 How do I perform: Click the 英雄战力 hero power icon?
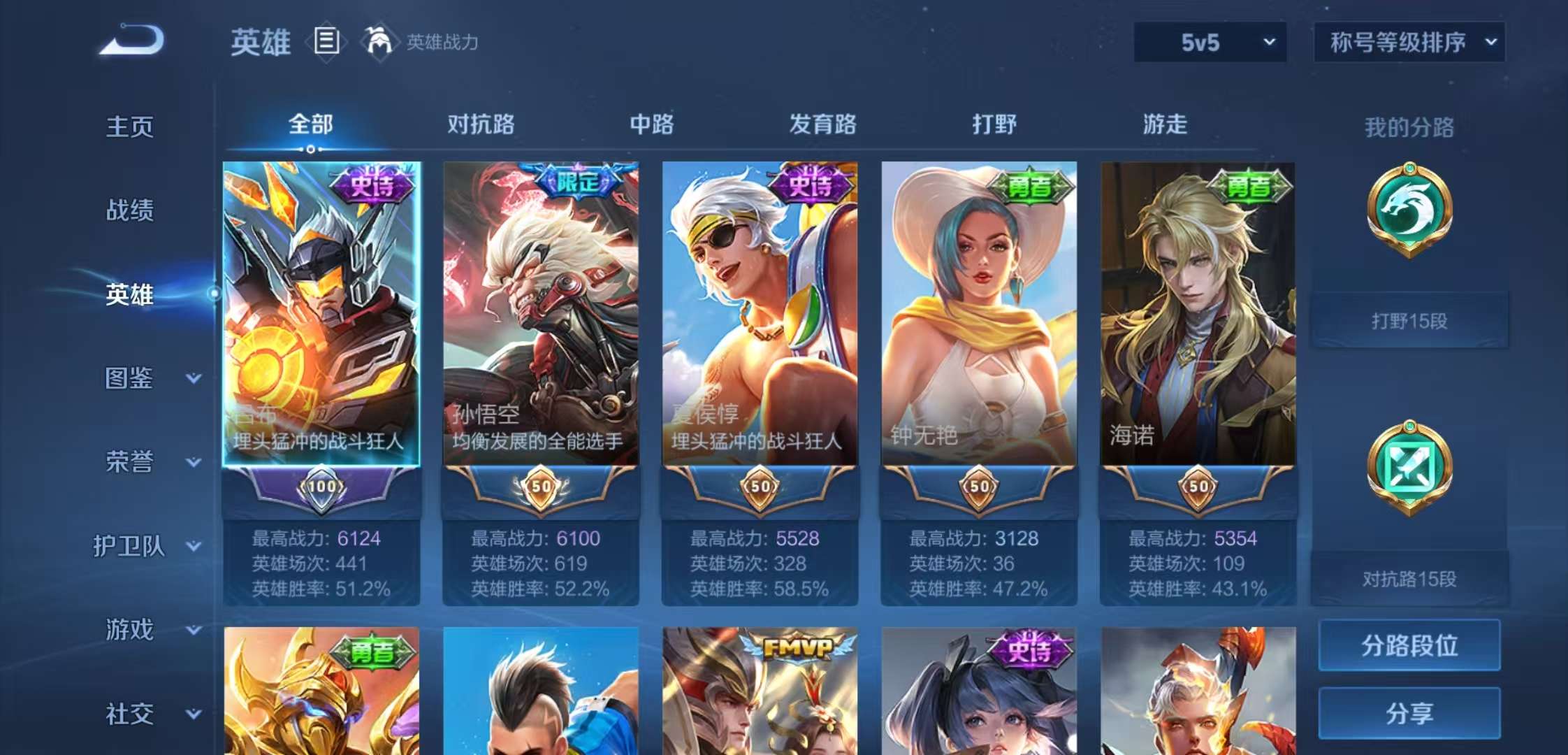[x=378, y=41]
